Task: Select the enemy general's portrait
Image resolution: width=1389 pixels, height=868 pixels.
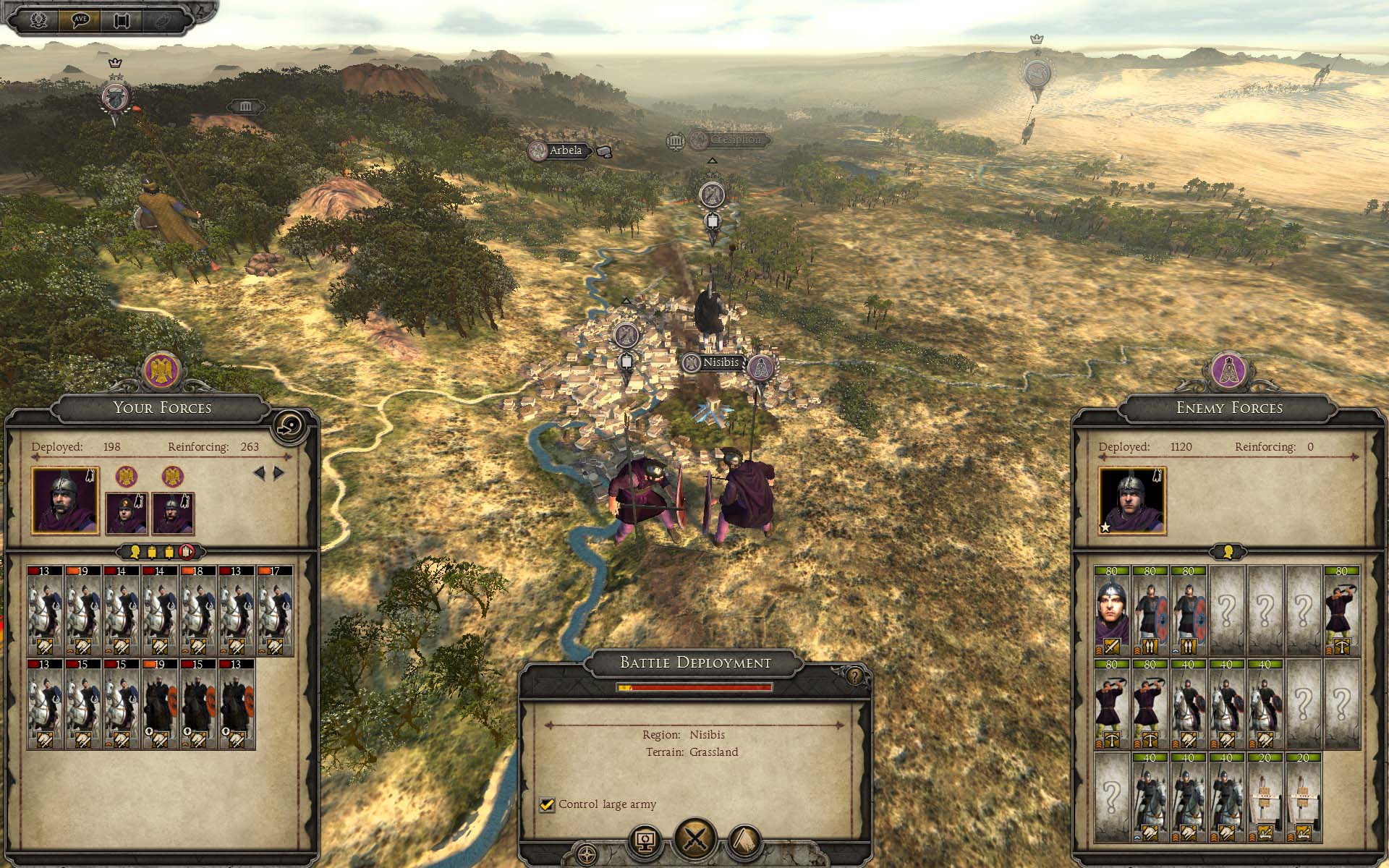Action: (1131, 501)
